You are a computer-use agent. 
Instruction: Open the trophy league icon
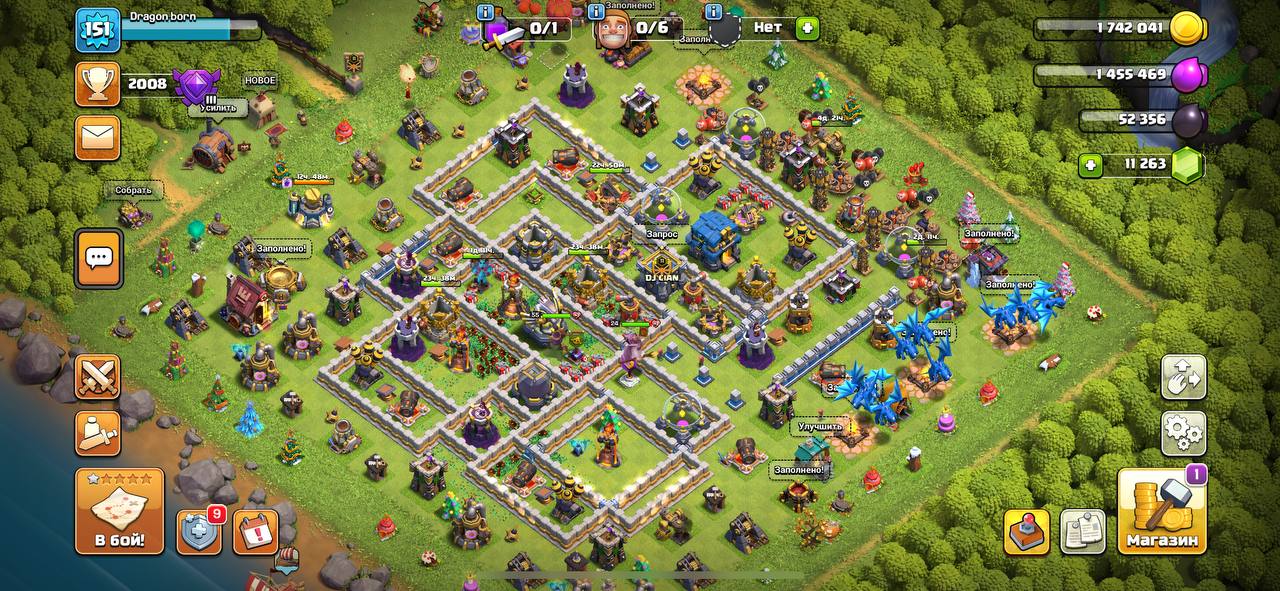(97, 85)
